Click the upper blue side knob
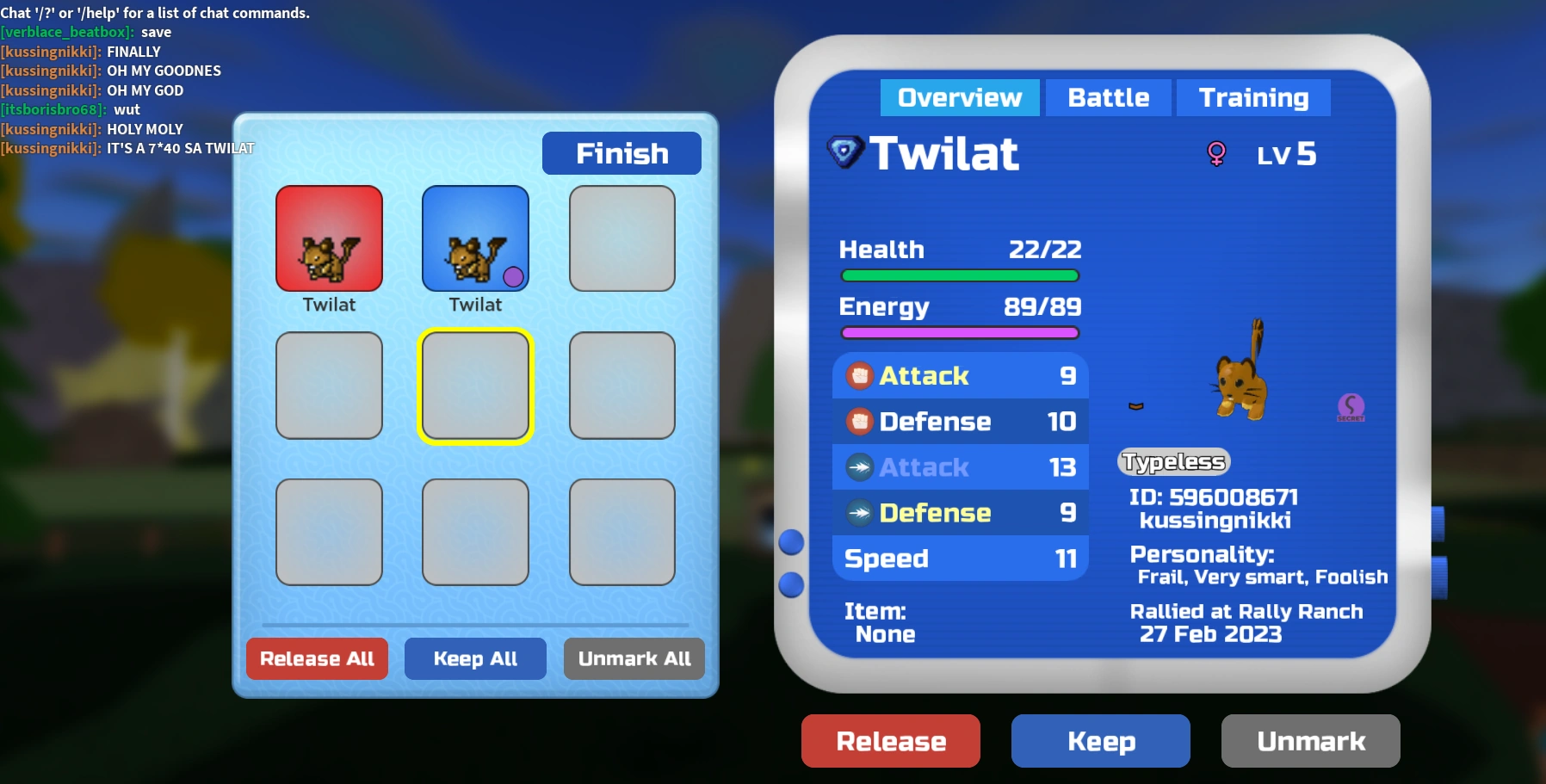The height and width of the screenshot is (784, 1546). point(789,543)
